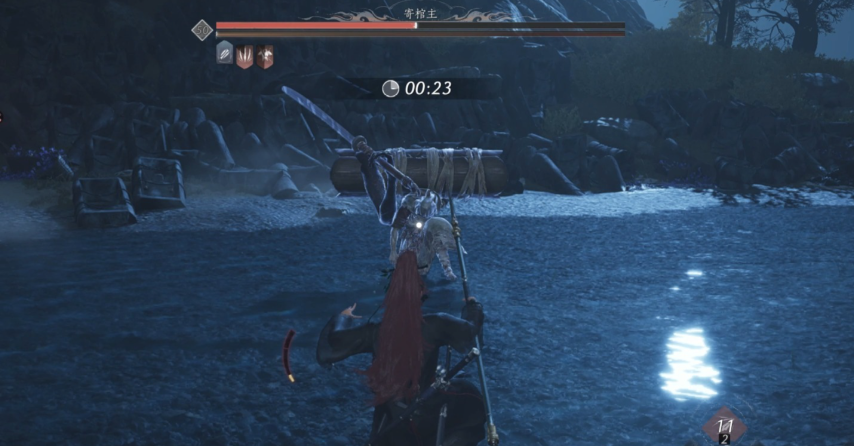Click the boss level 50 diamond badge
The image size is (854, 446).
point(203,30)
